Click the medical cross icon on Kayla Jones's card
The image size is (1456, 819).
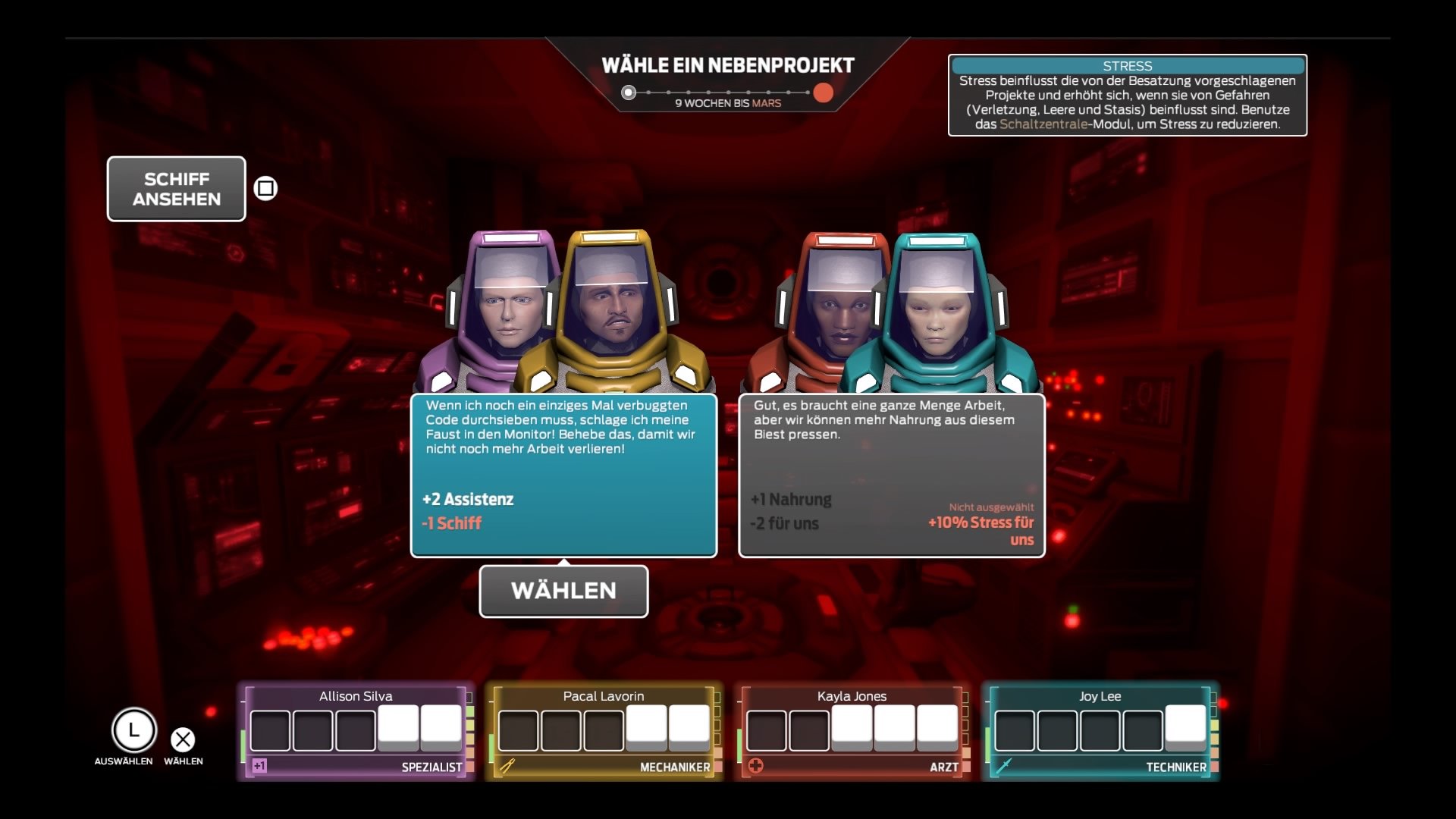(756, 767)
